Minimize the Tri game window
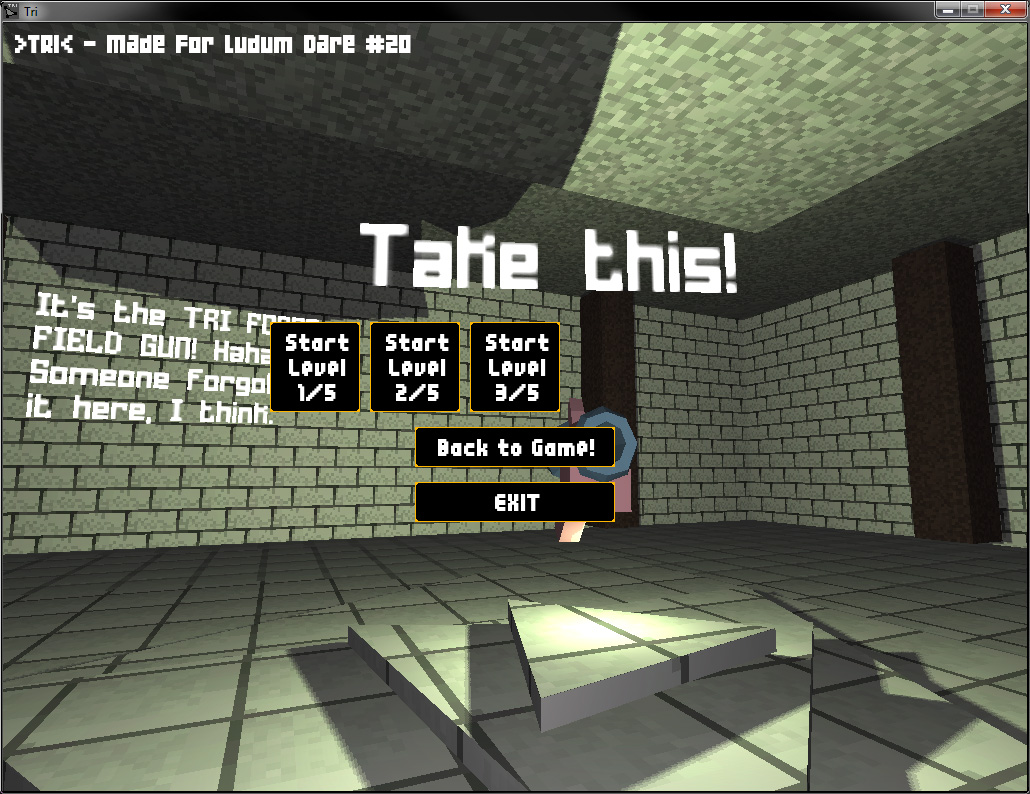Image resolution: width=1030 pixels, height=794 pixels. (x=946, y=9)
